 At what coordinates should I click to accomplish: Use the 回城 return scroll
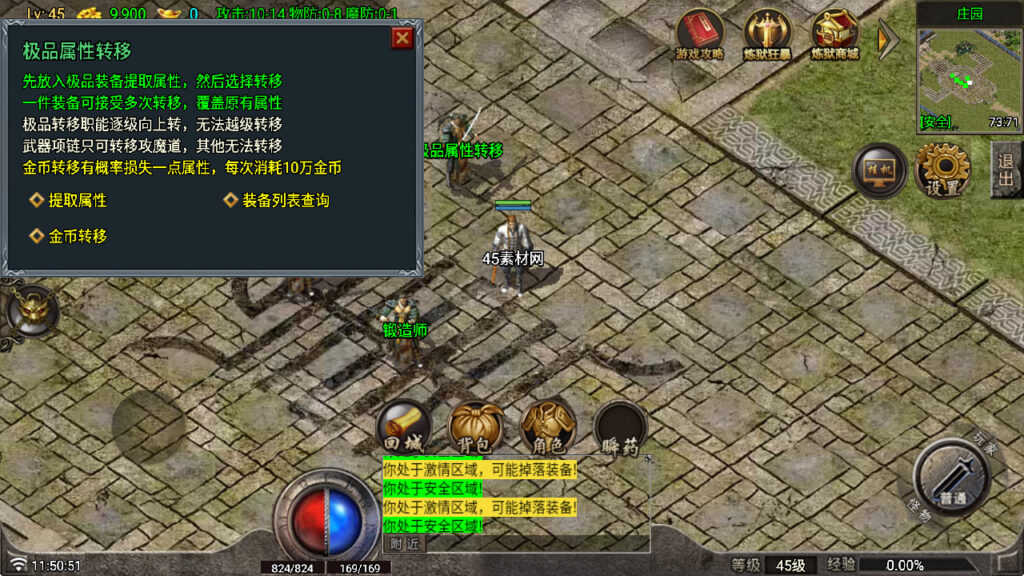pos(404,428)
